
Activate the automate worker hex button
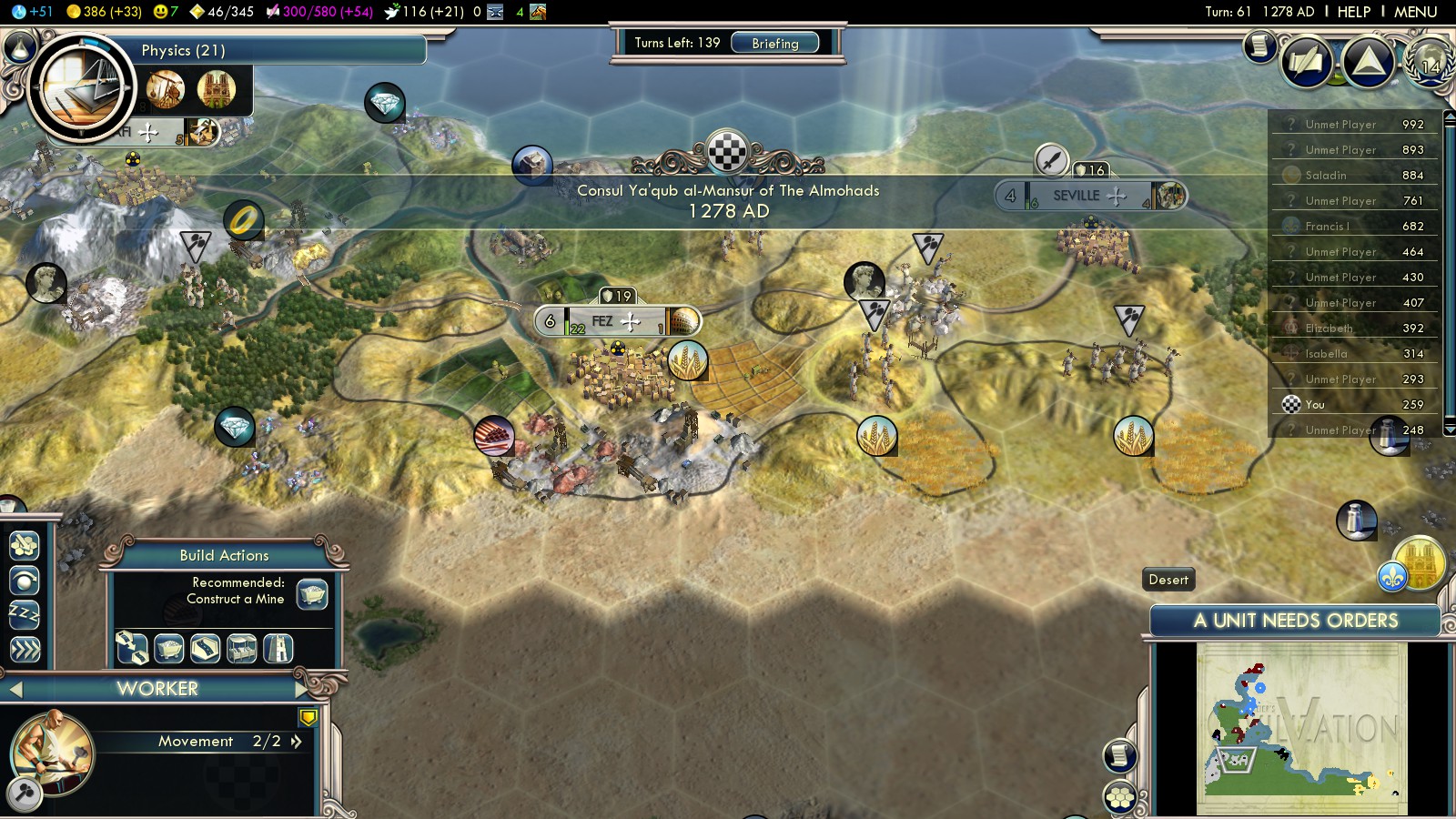coord(25,545)
